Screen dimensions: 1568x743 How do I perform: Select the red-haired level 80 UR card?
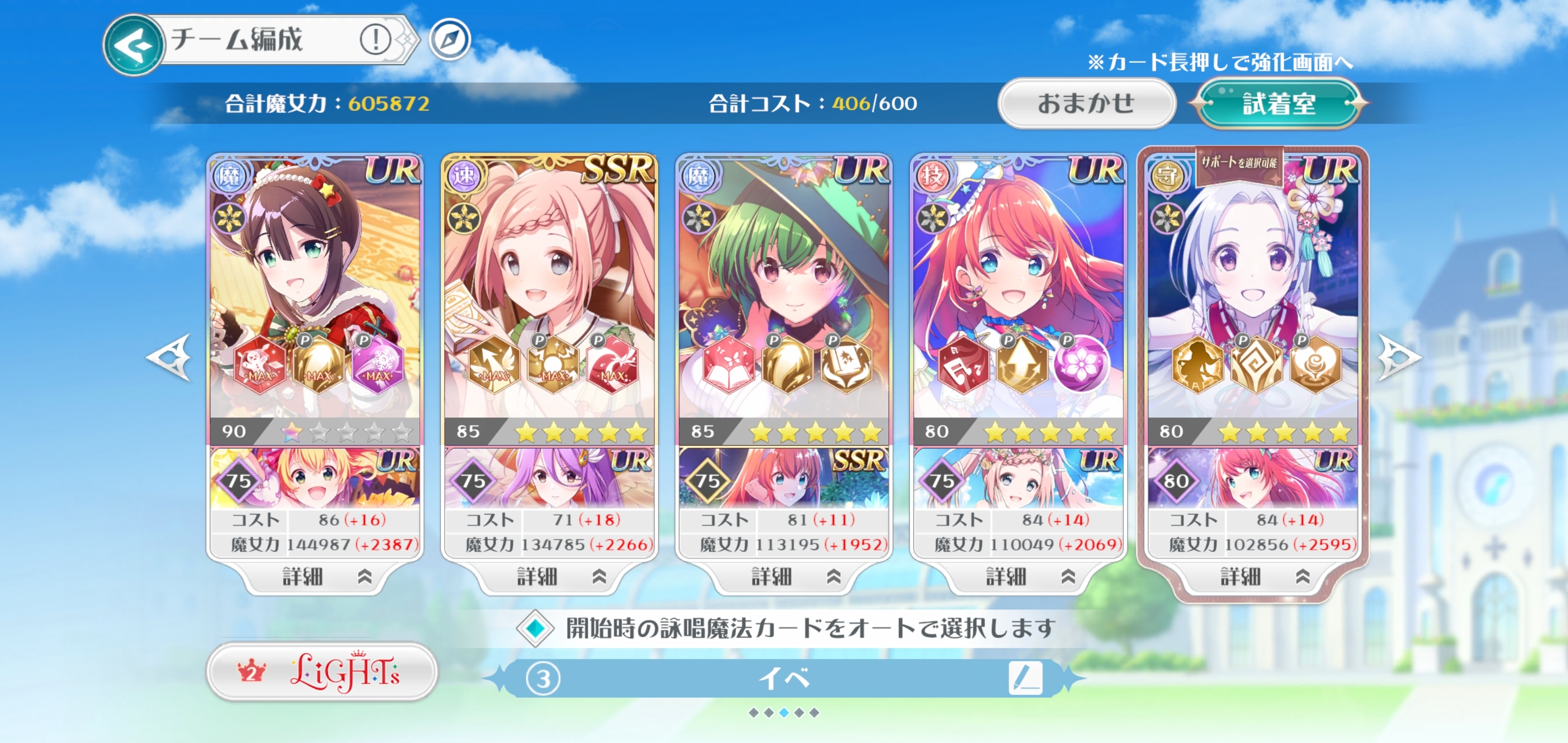coord(1018,286)
